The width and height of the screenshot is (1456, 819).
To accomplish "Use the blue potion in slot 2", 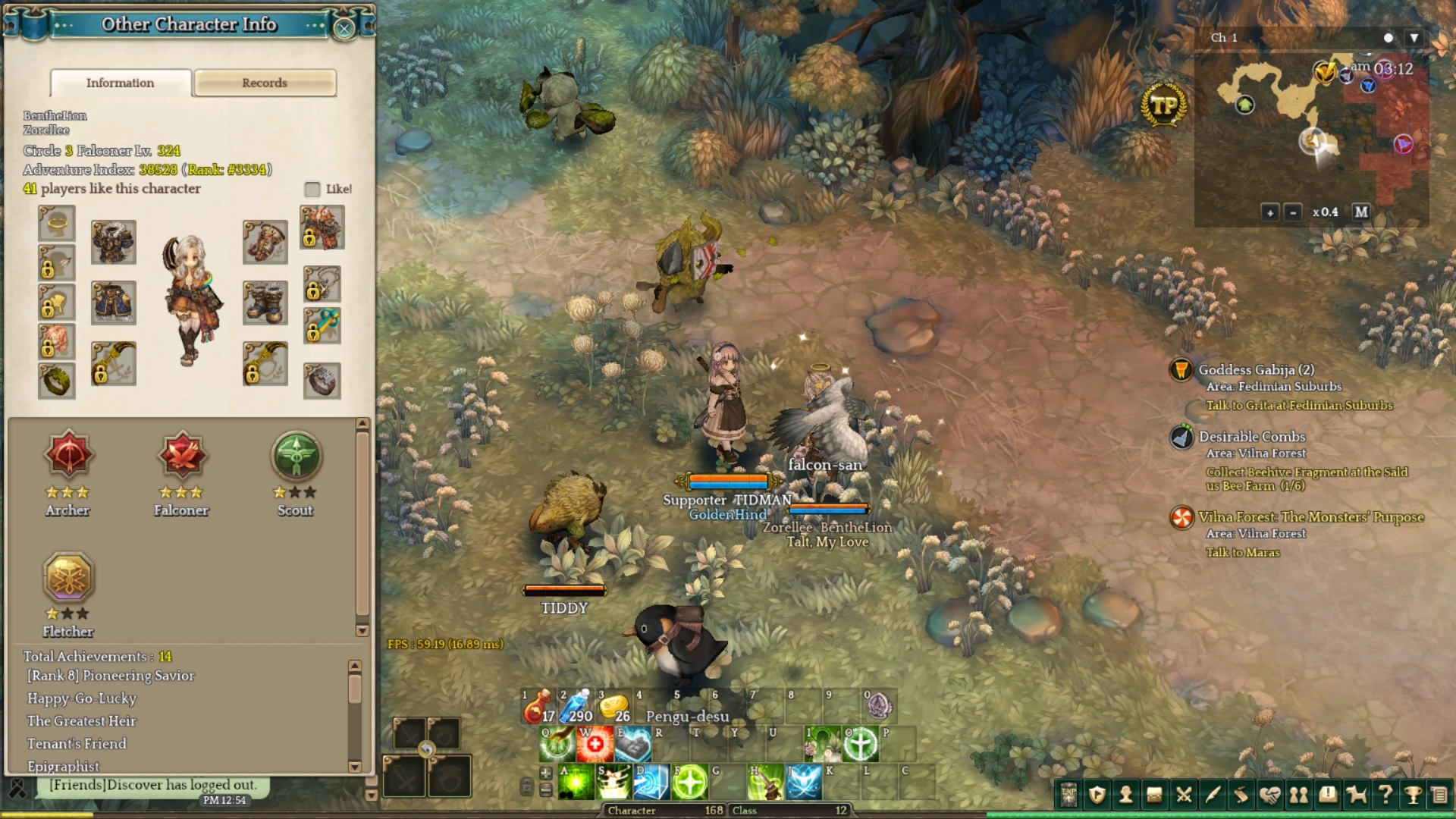I will pyautogui.click(x=576, y=707).
